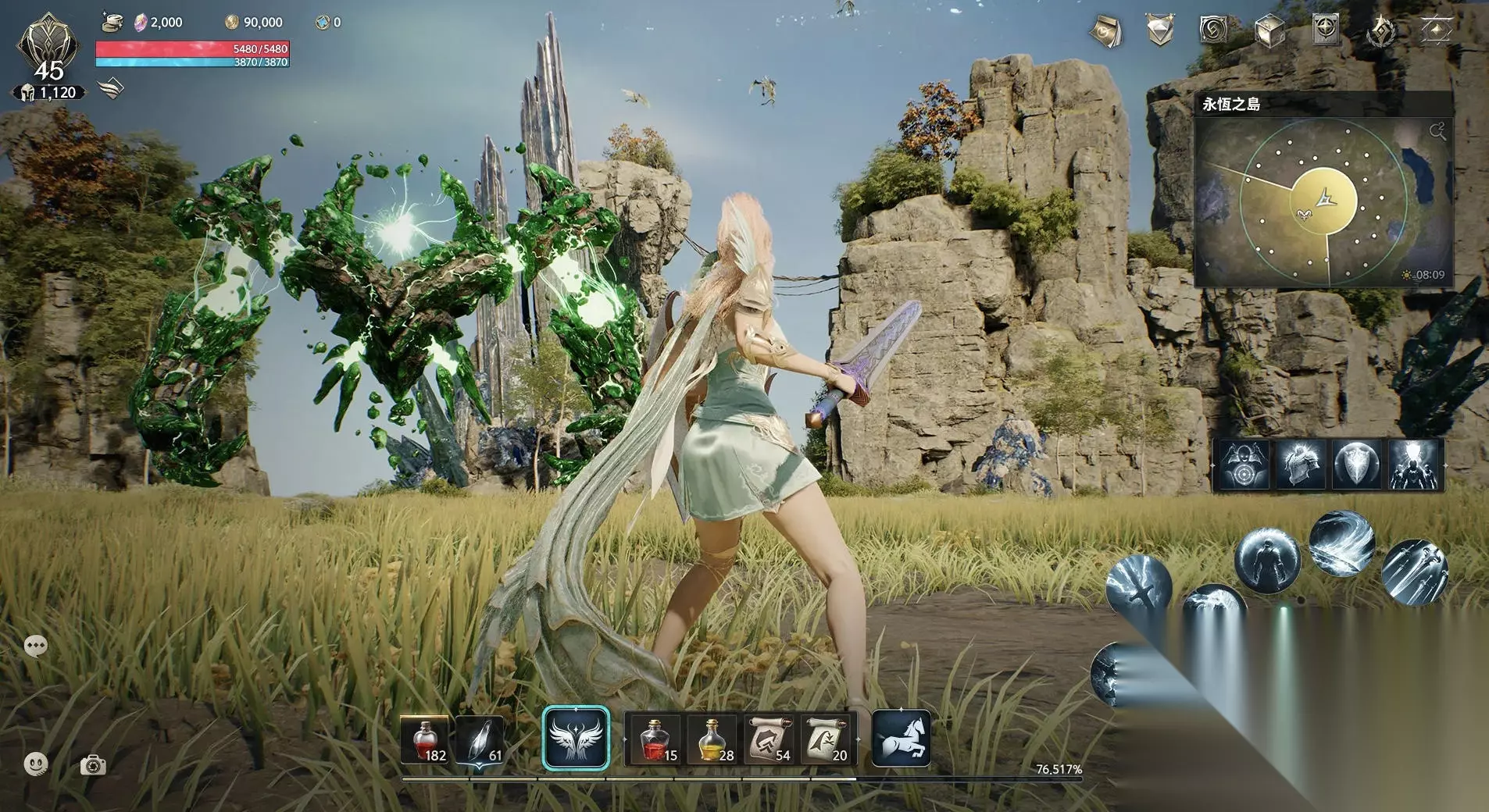Open the cube-shaped inventory icon
Screen dimensions: 1489x812
pos(1269,32)
